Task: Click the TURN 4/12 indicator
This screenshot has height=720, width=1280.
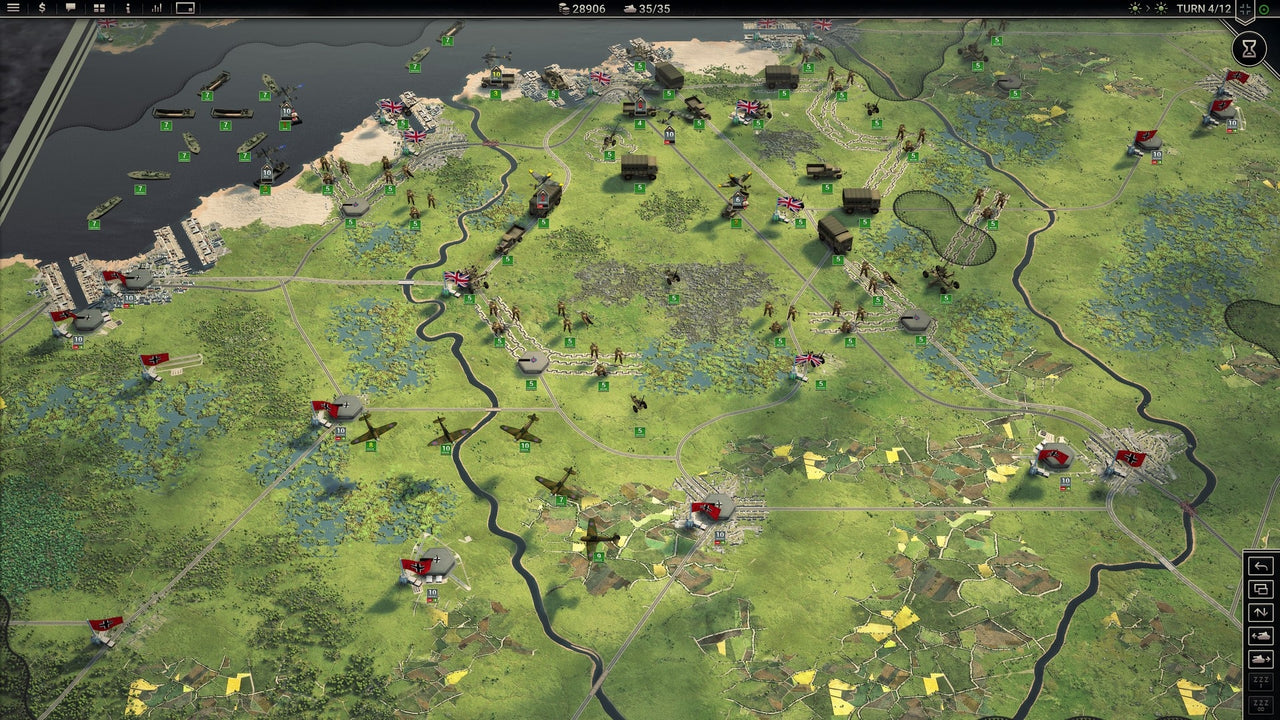Action: pyautogui.click(x=1204, y=9)
